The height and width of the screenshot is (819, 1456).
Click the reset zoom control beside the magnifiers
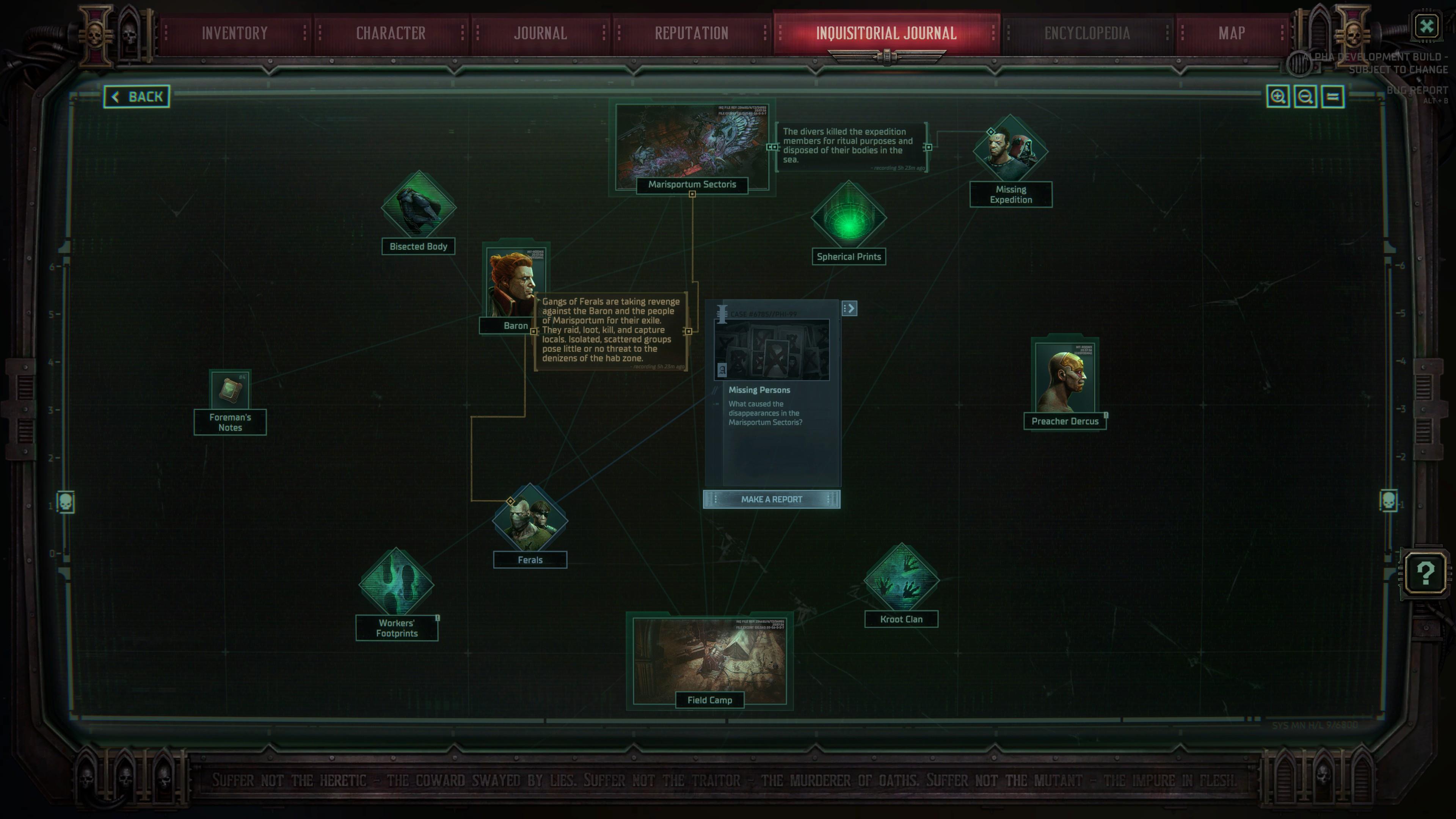[1332, 96]
